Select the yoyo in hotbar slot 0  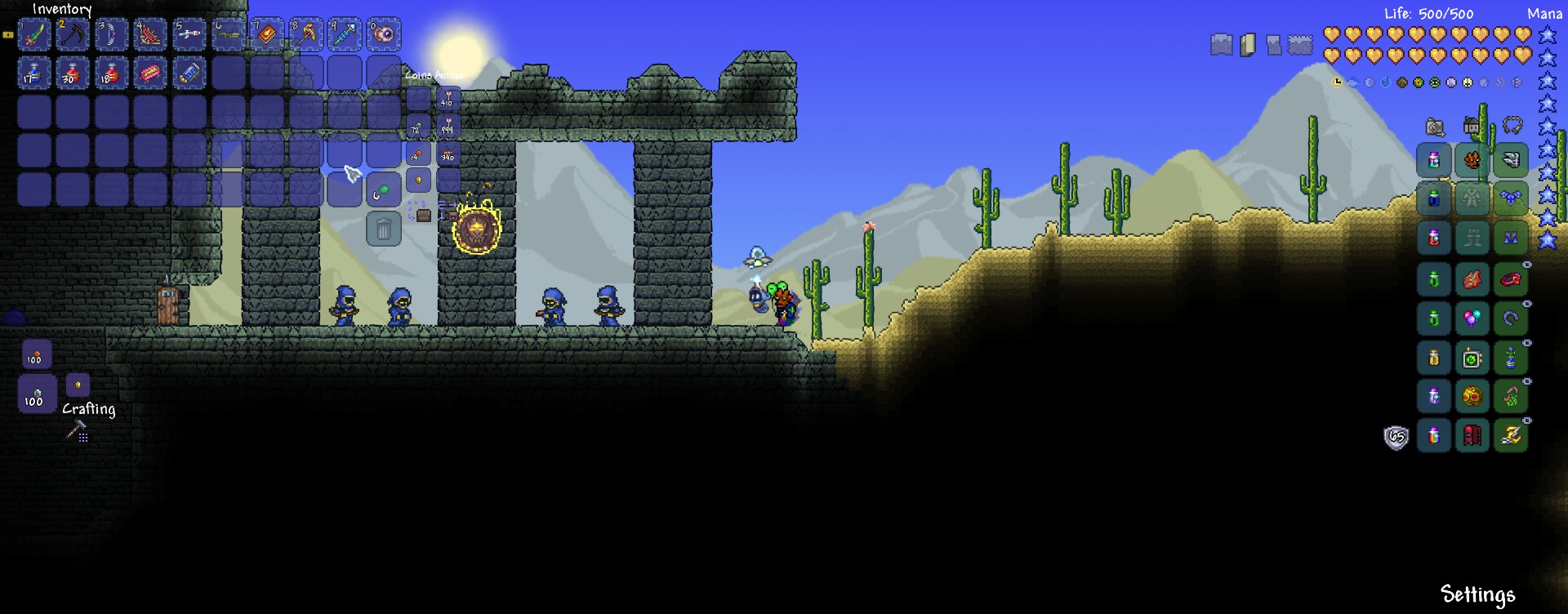pyautogui.click(x=385, y=34)
